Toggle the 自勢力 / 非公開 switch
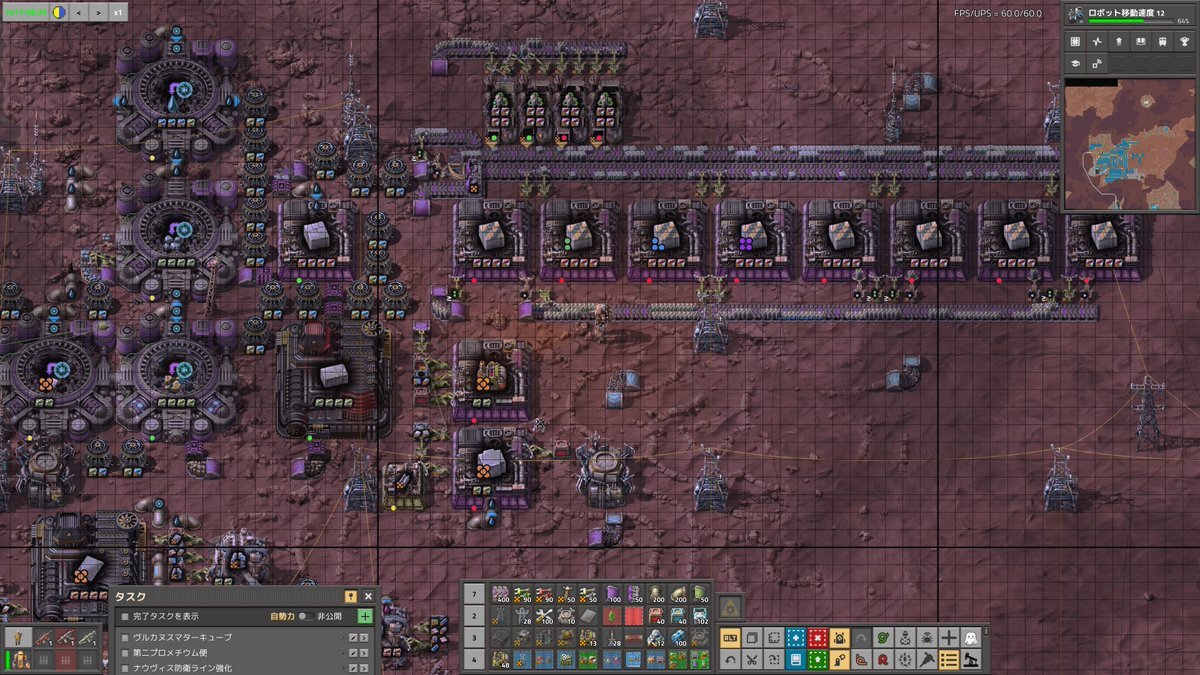Screen dimensions: 1200x675 (306, 616)
